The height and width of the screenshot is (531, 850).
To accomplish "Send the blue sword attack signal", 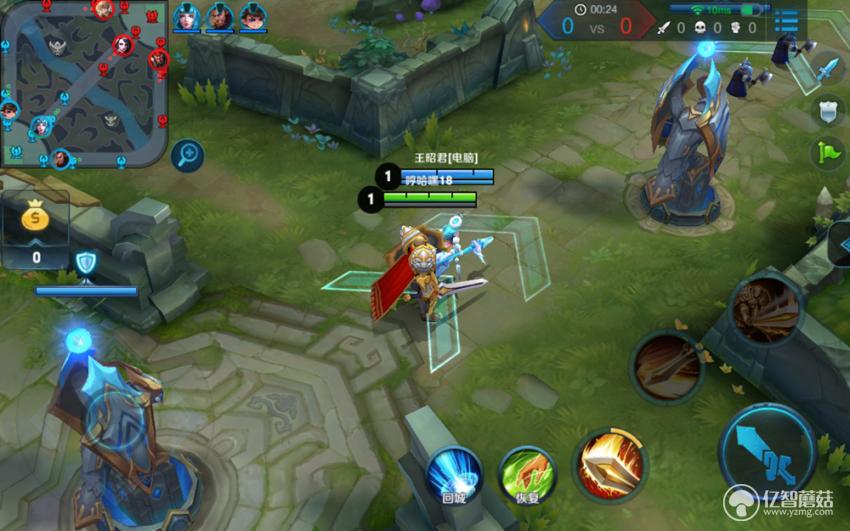I will (x=828, y=70).
